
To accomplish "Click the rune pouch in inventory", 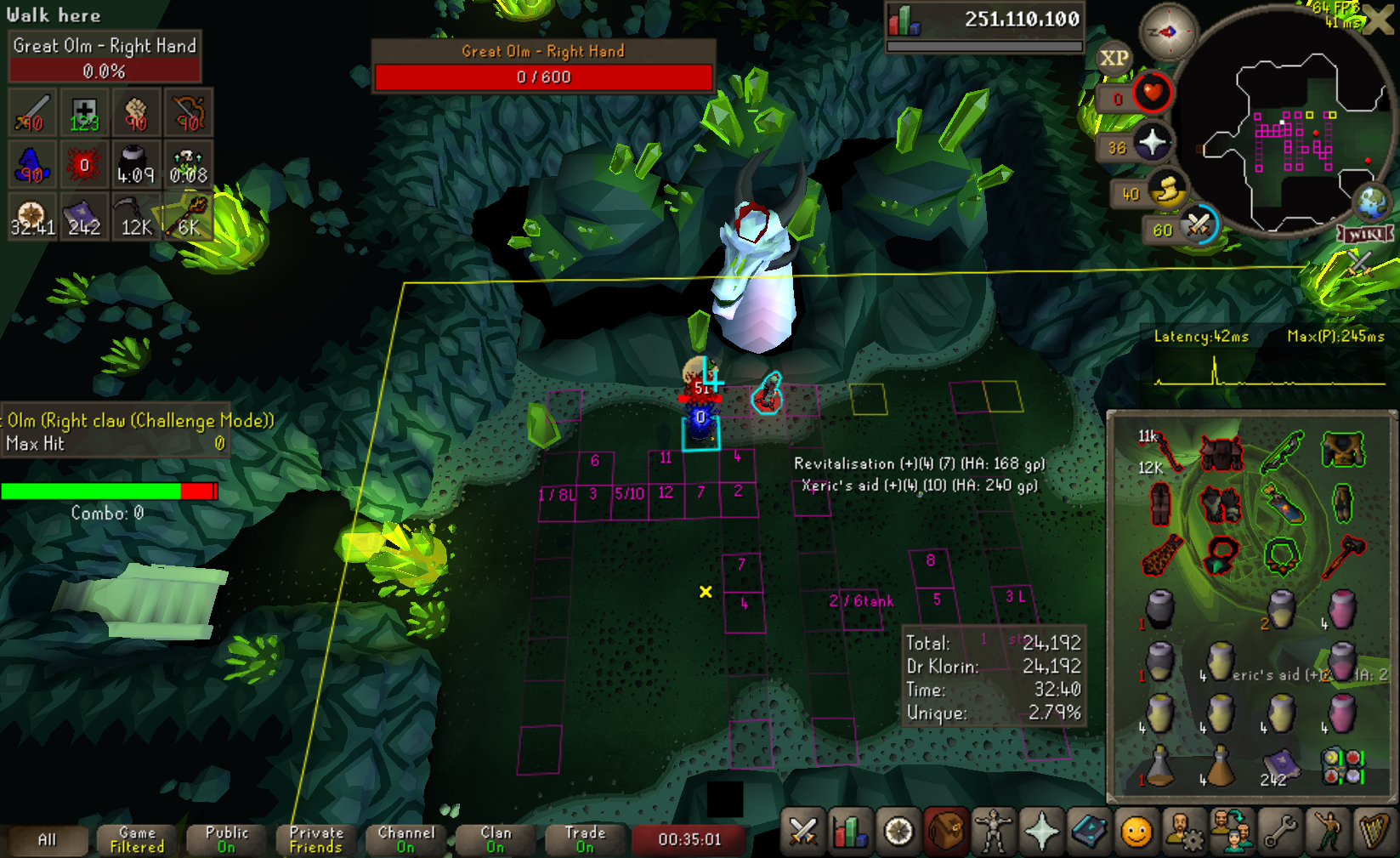I will click(1342, 765).
